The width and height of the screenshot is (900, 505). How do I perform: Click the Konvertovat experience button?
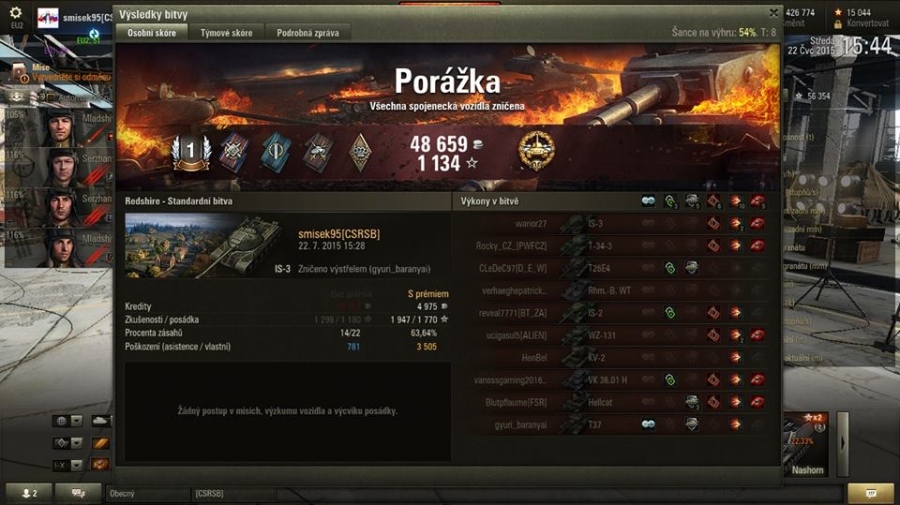866,24
